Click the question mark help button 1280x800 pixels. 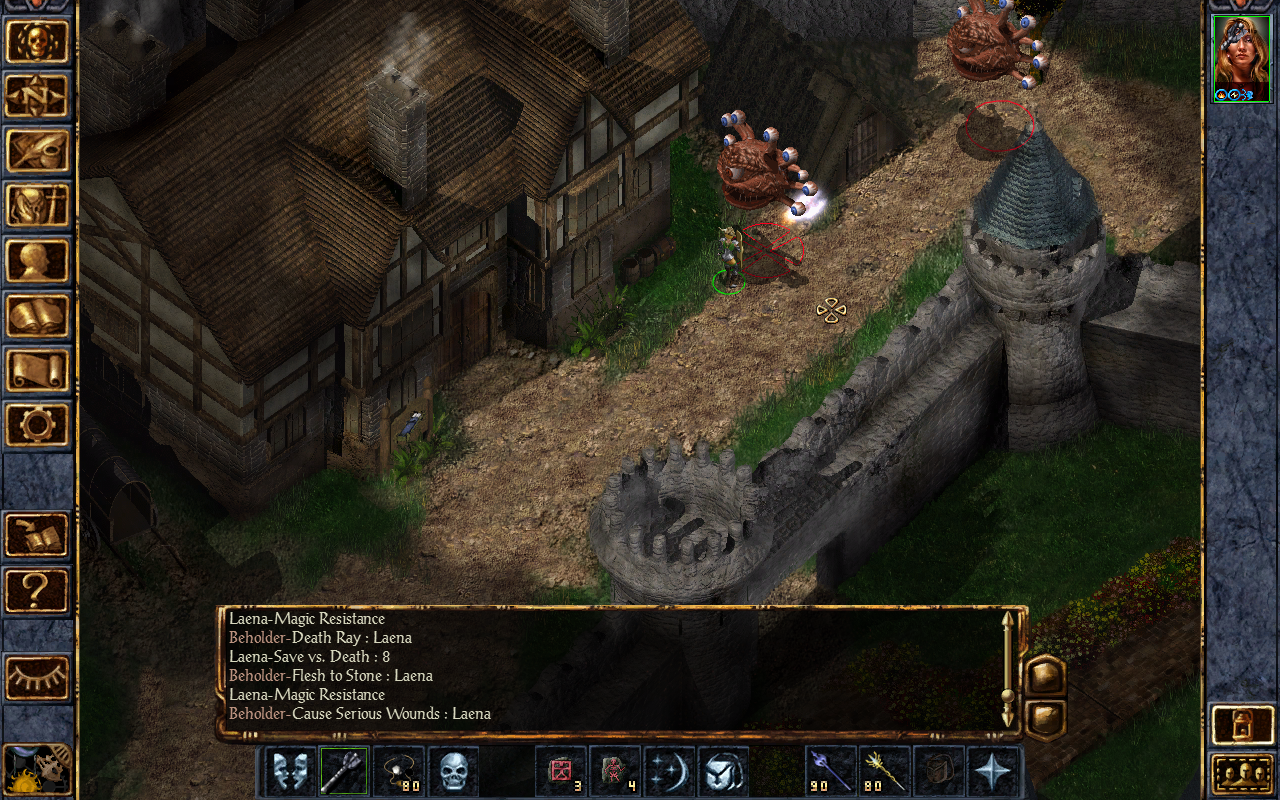click(38, 590)
